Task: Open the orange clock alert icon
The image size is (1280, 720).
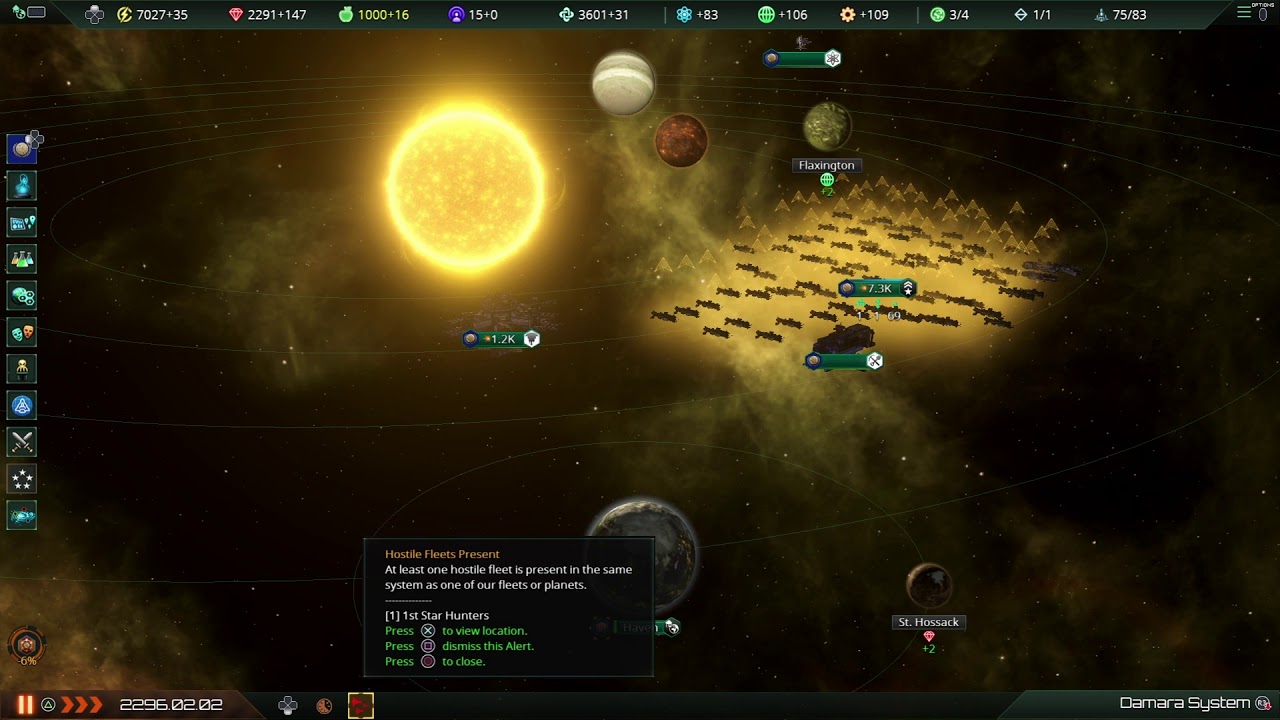Action: tap(324, 705)
